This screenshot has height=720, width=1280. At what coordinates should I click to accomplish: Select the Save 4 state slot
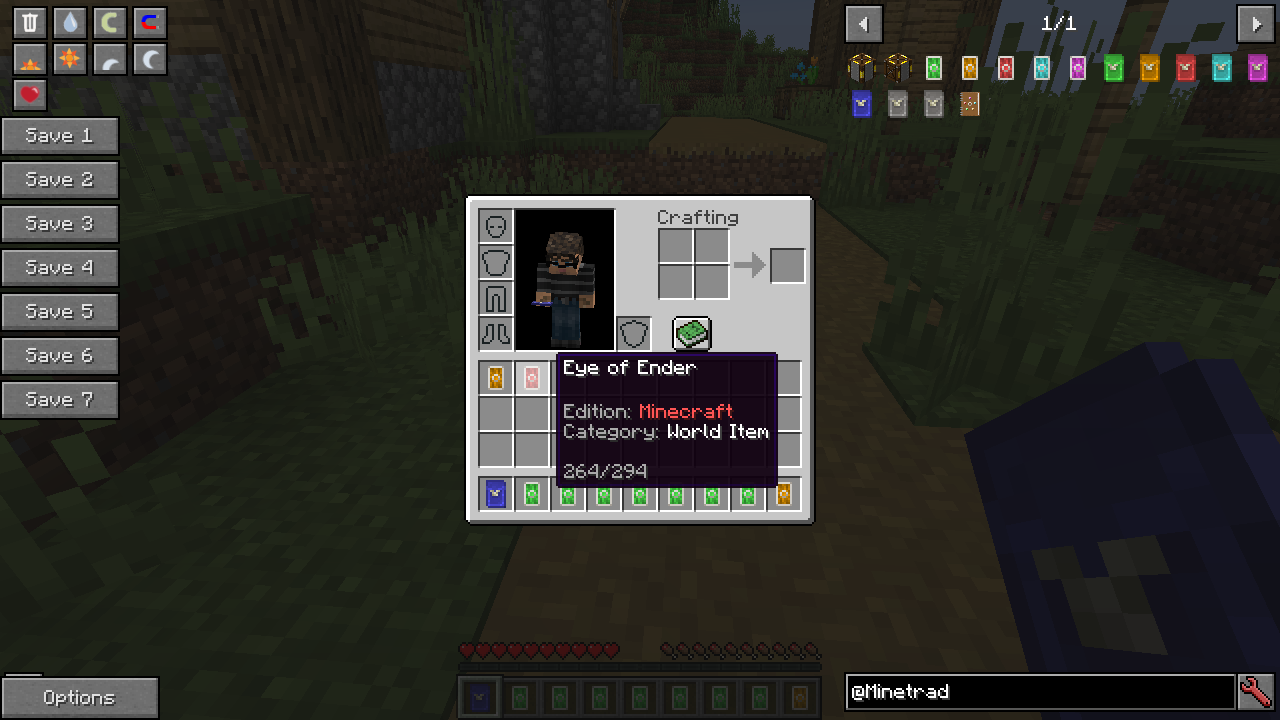coord(59,267)
